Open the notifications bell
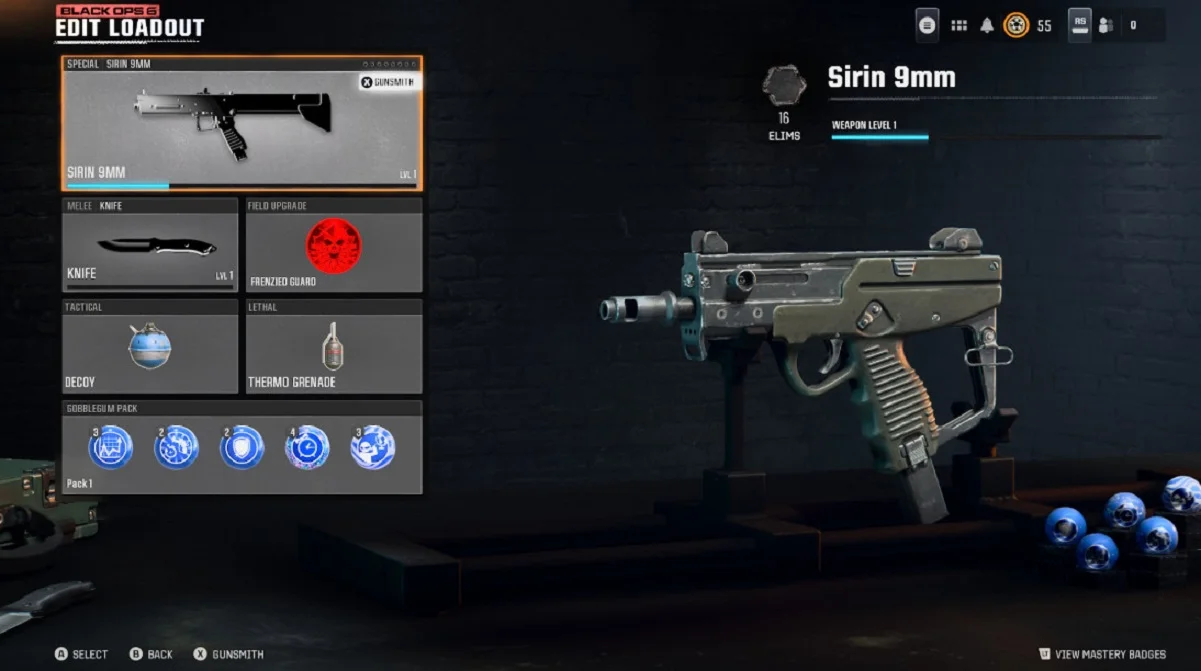The image size is (1201, 671). 987,26
